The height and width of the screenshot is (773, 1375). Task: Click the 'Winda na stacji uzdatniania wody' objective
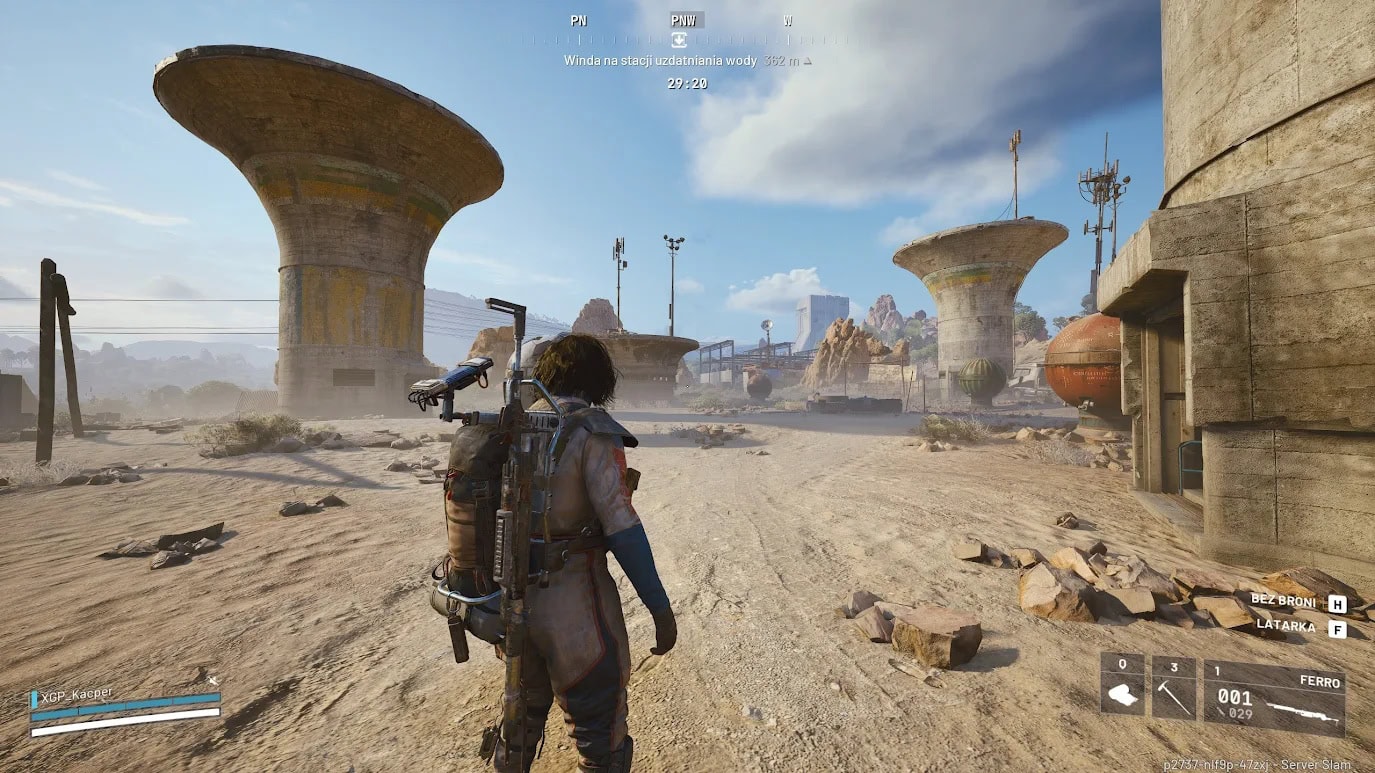click(x=660, y=61)
